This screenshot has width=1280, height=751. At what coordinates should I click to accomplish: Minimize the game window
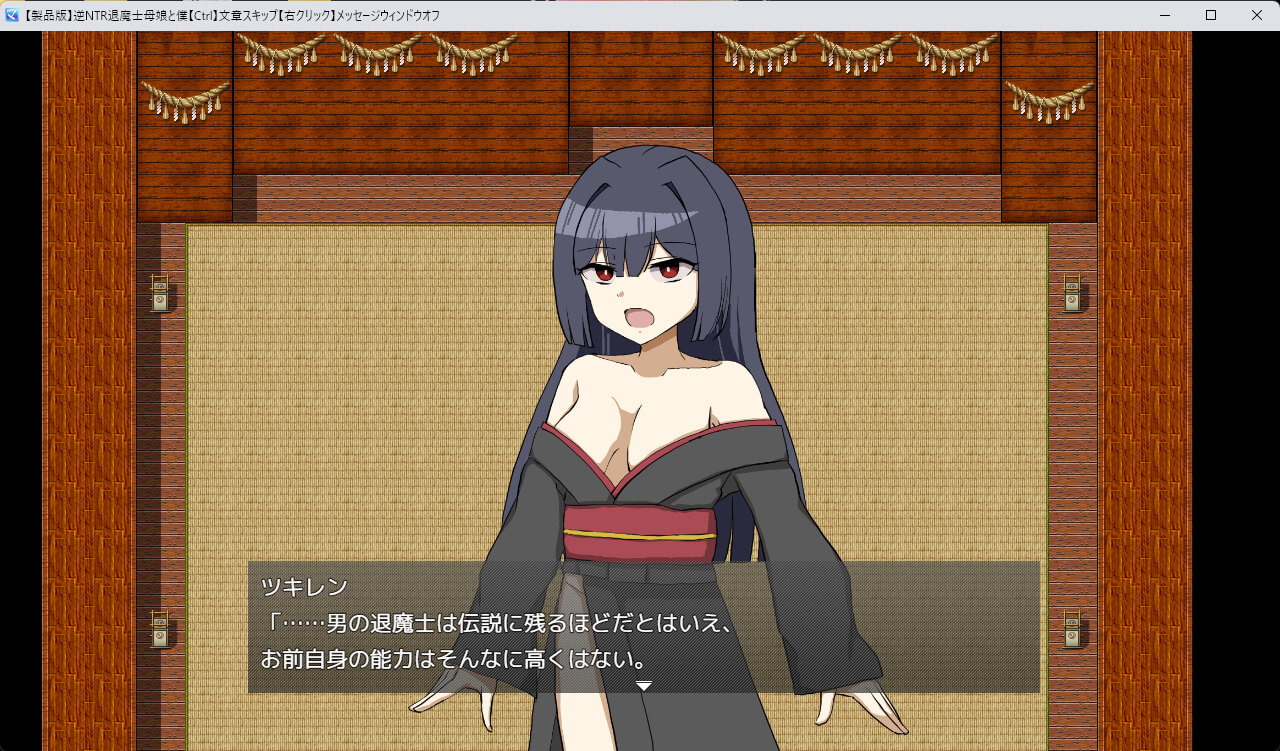click(x=1165, y=15)
